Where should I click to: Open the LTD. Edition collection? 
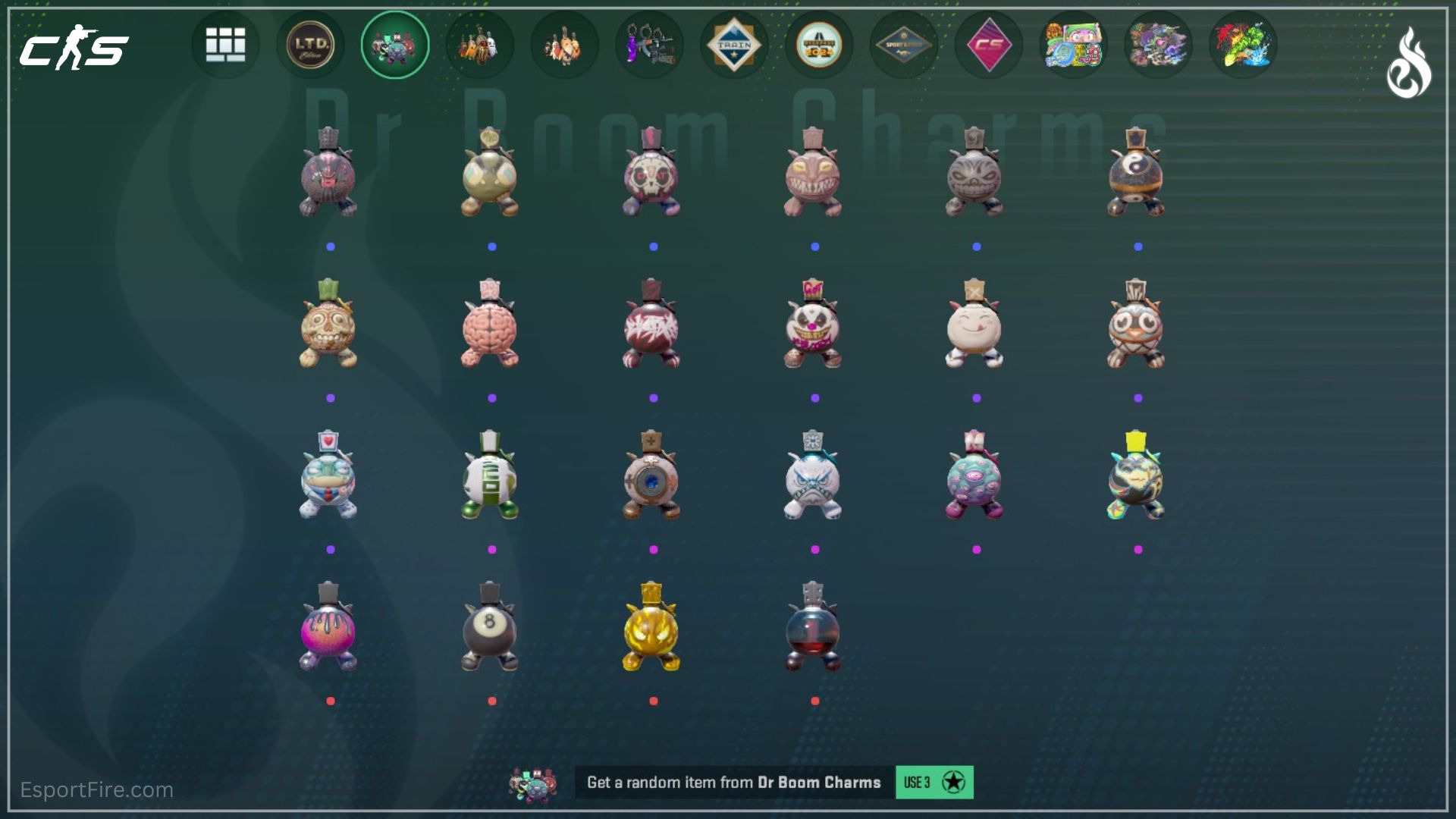pos(310,45)
